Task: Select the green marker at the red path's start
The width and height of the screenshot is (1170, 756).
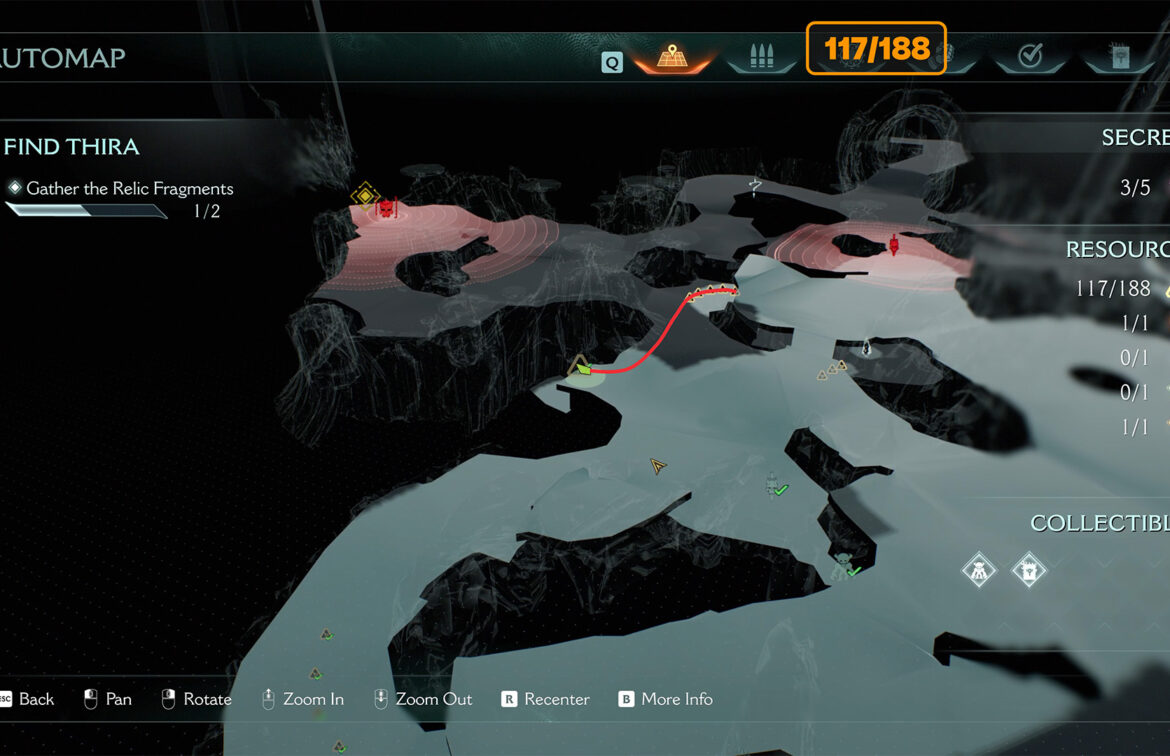Action: (582, 368)
